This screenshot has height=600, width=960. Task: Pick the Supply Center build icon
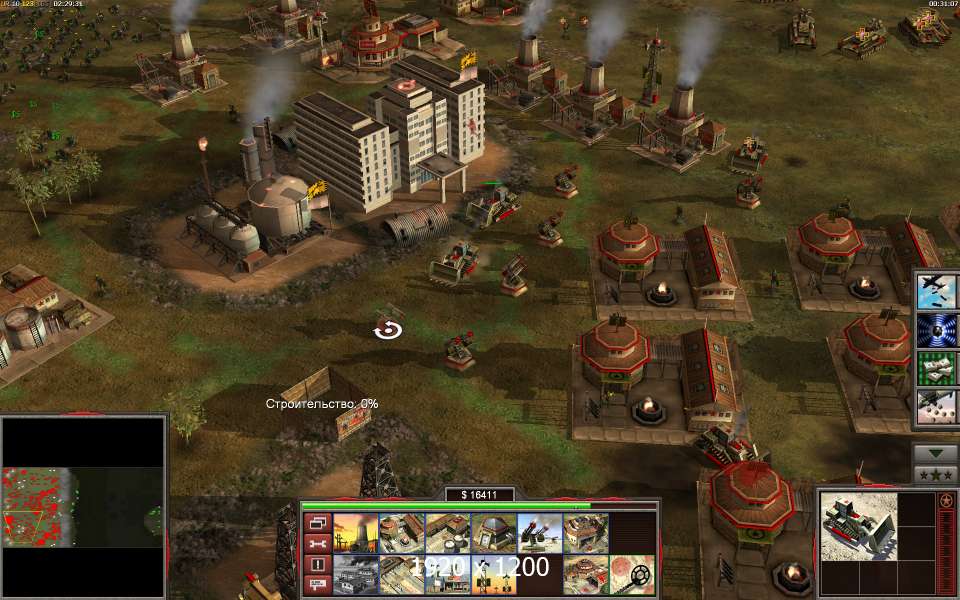coord(447,533)
